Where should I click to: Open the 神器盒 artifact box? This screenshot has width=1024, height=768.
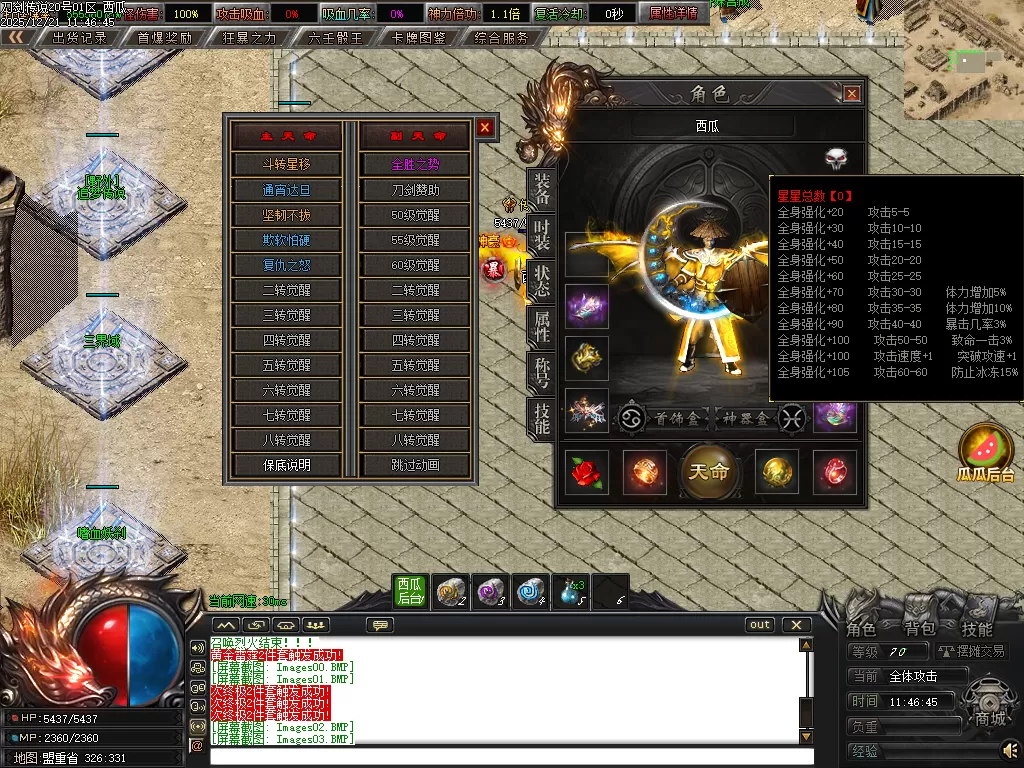(747, 418)
